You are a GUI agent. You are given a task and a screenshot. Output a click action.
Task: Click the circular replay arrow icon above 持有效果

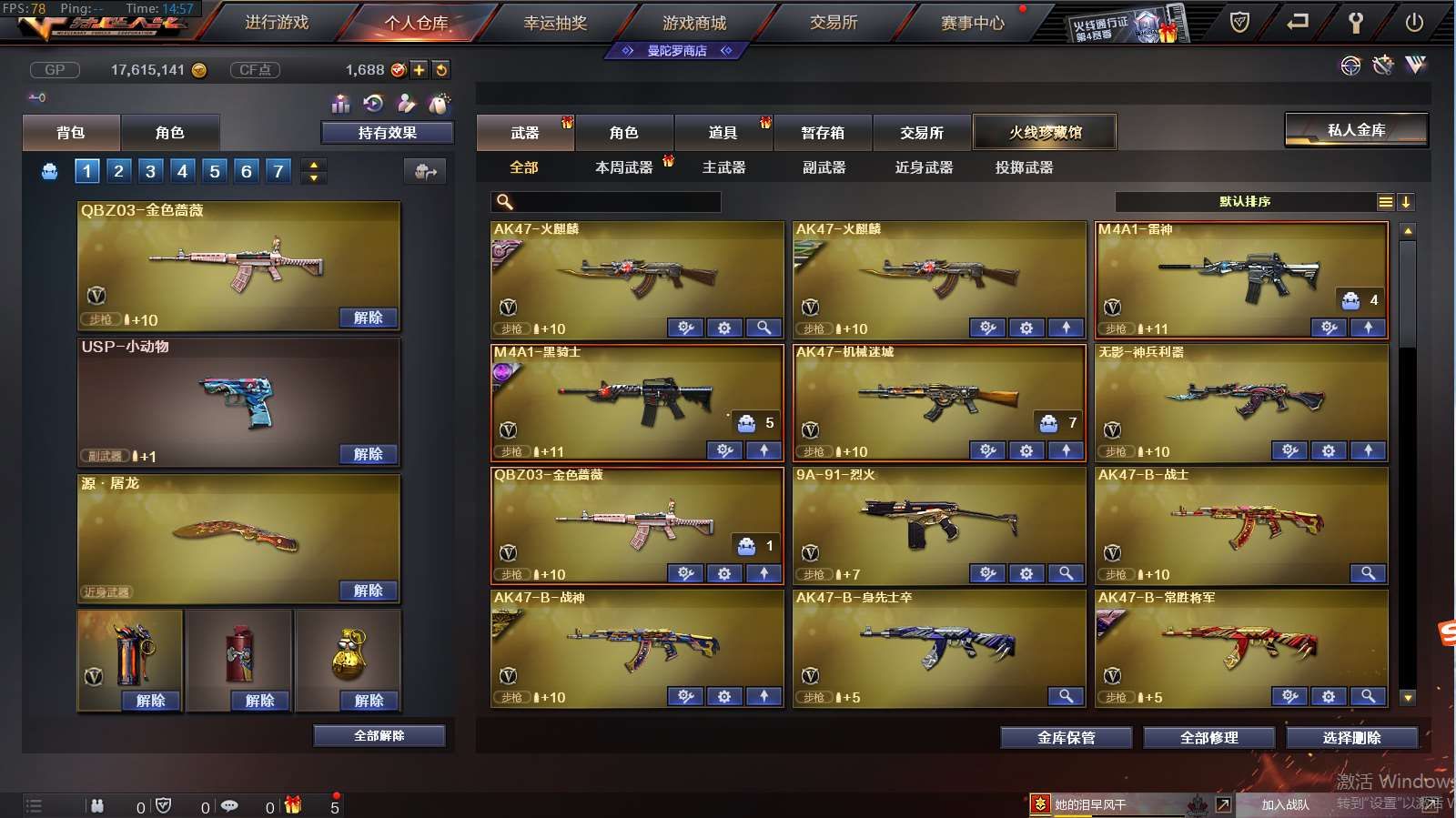(x=372, y=104)
